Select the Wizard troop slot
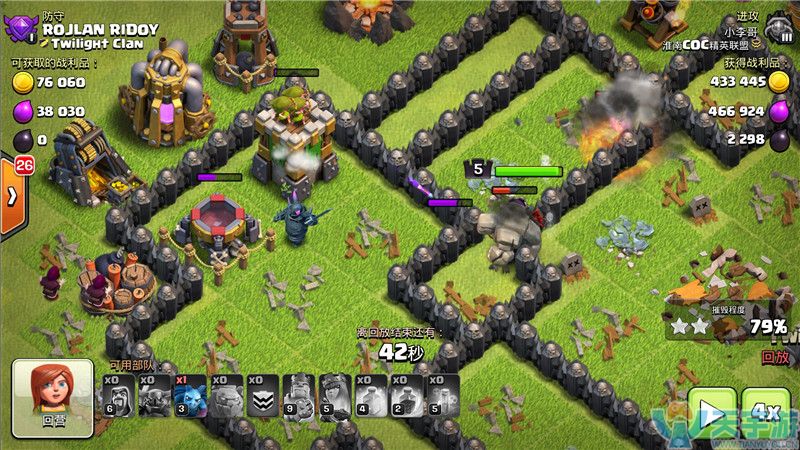The height and width of the screenshot is (450, 800). [119, 396]
